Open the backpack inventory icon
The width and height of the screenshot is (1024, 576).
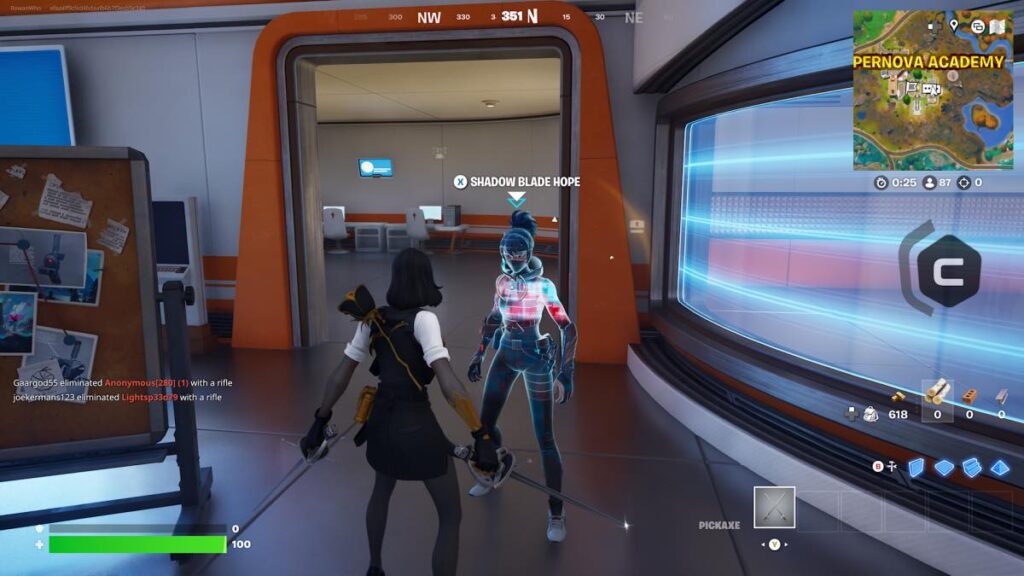pos(870,412)
